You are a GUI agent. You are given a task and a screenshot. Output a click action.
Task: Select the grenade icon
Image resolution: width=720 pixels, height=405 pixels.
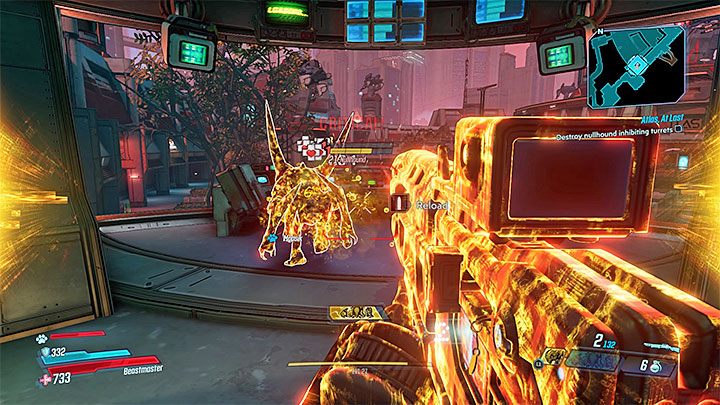pyautogui.click(x=654, y=368)
